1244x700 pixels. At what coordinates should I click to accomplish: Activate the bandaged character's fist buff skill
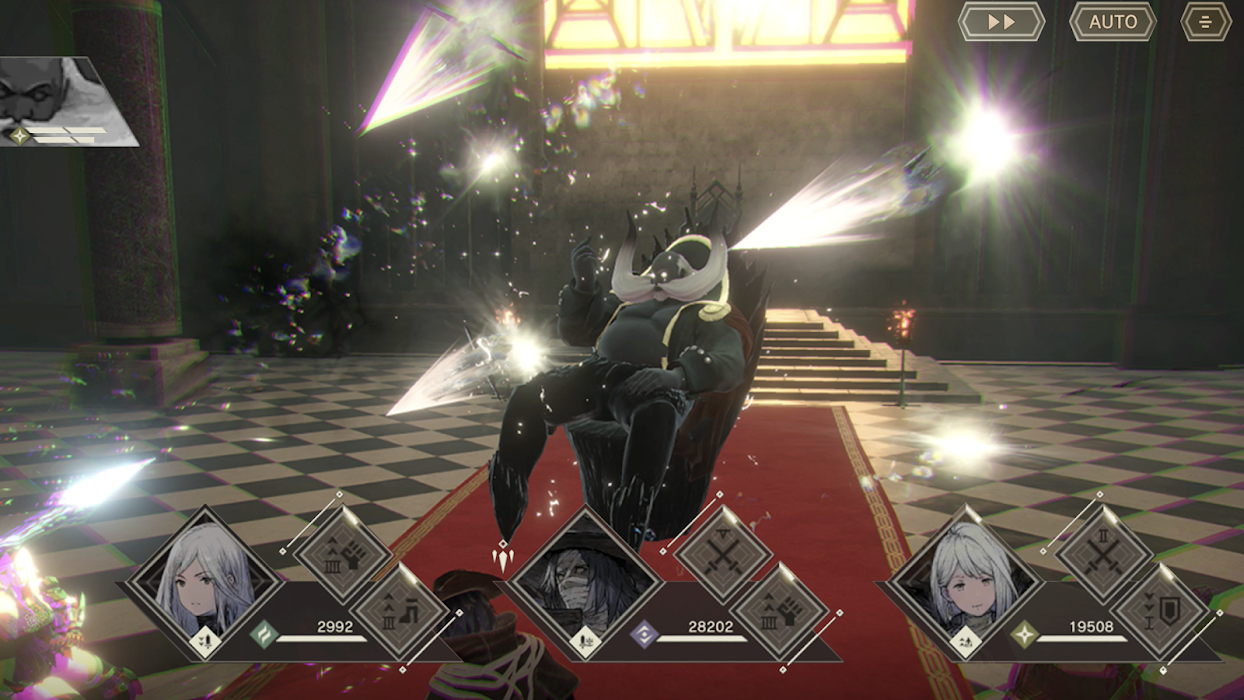click(x=779, y=611)
